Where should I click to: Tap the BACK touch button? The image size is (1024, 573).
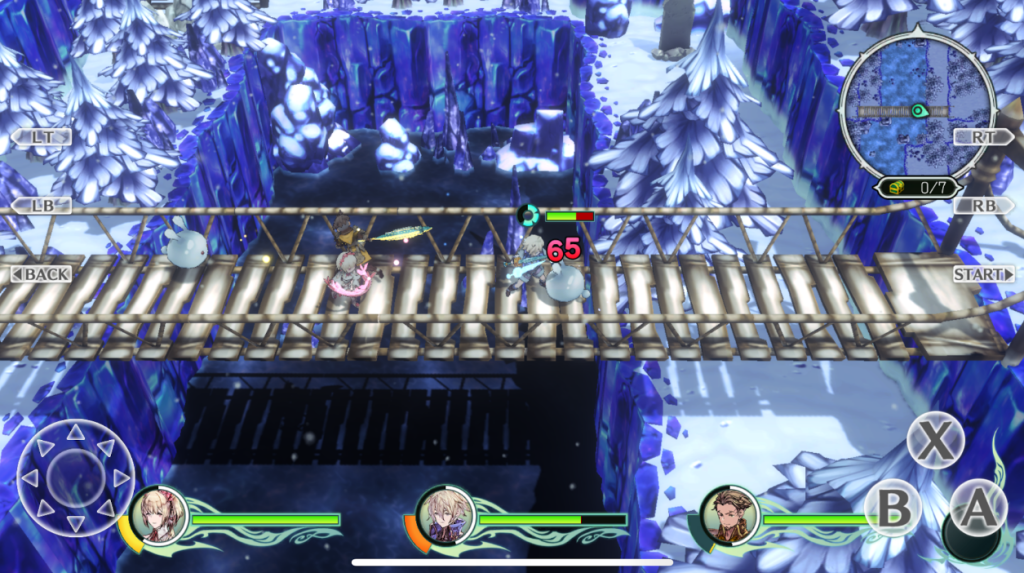[42, 274]
